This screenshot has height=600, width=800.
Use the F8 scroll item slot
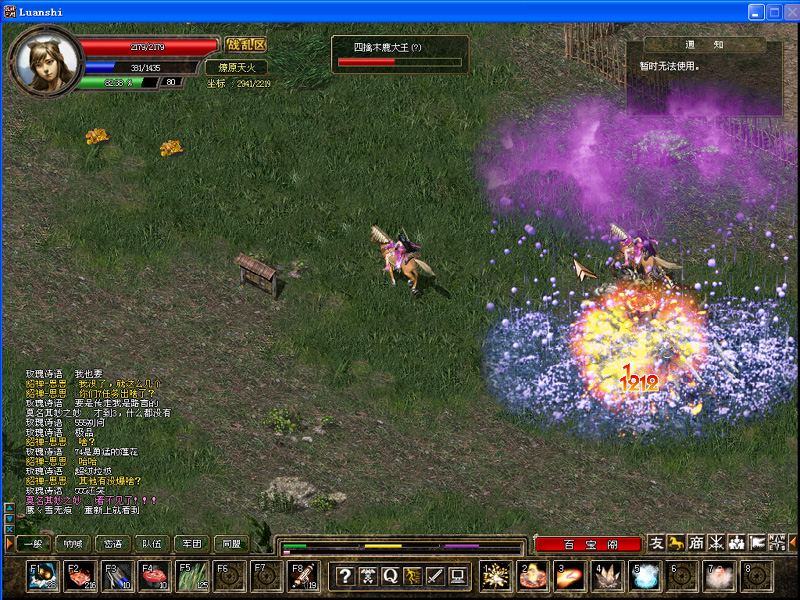click(304, 576)
